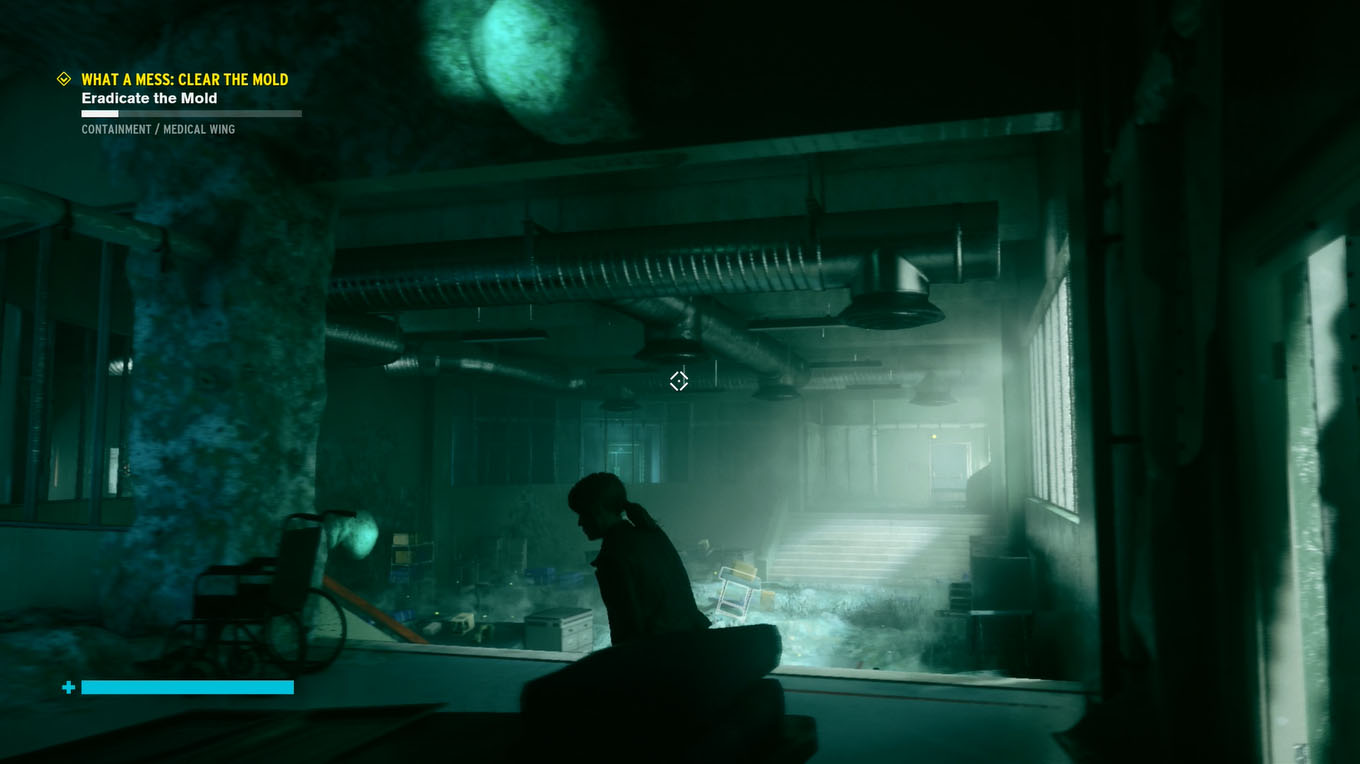Select the Eradicate the Mold objective entry

coord(149,98)
